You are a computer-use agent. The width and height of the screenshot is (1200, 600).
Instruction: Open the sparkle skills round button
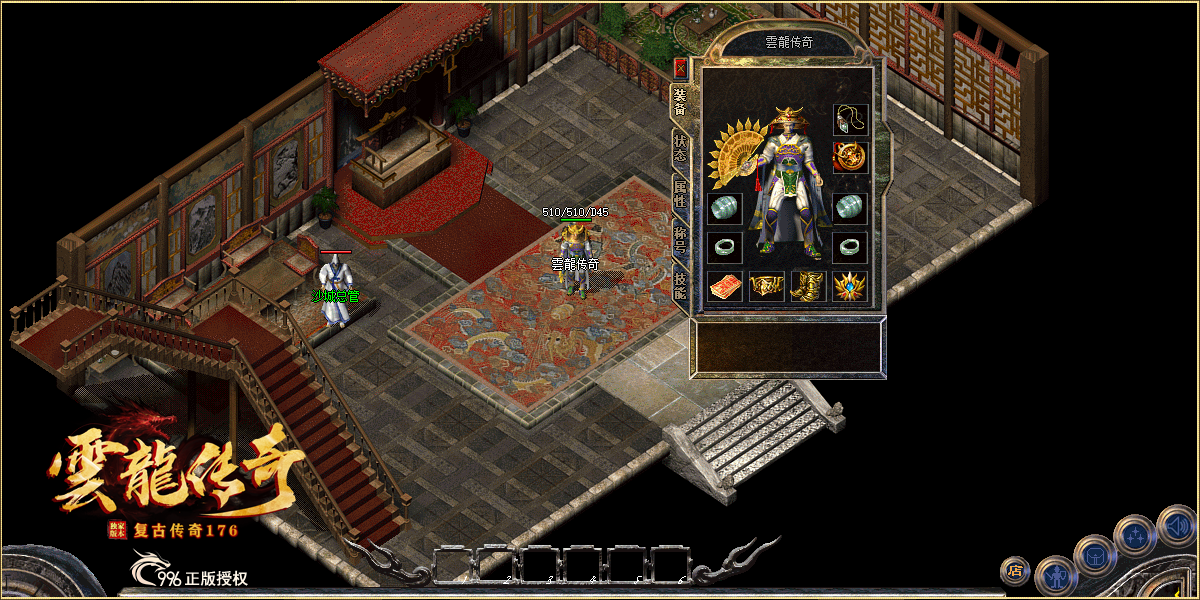[x=1135, y=535]
